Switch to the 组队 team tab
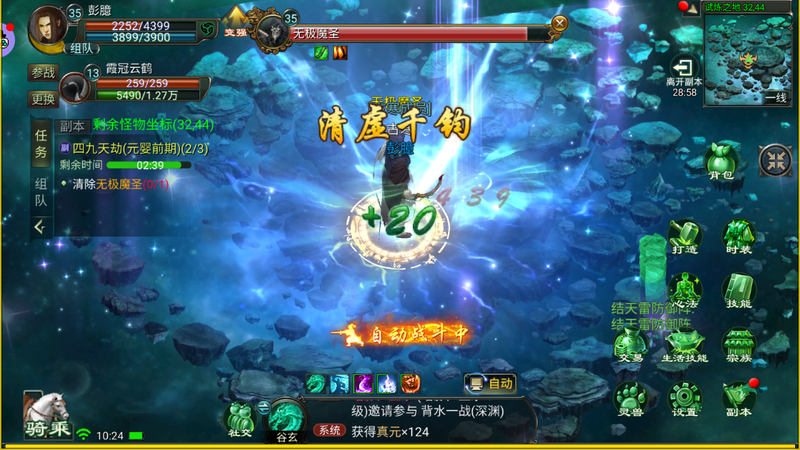Viewport: 800px width, 450px height. 41,191
